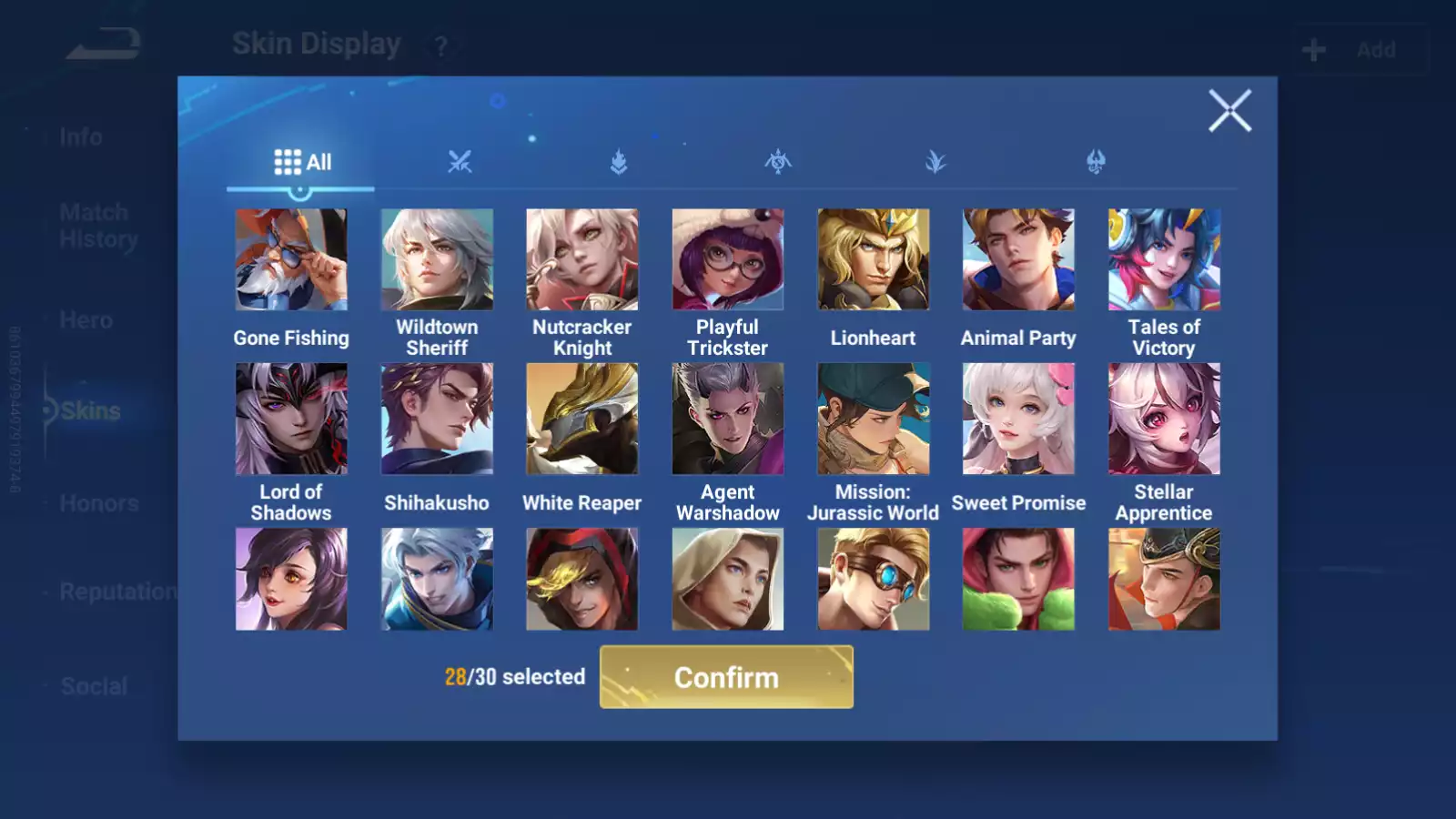
Task: Switch to the All skins tab
Action: (x=302, y=163)
